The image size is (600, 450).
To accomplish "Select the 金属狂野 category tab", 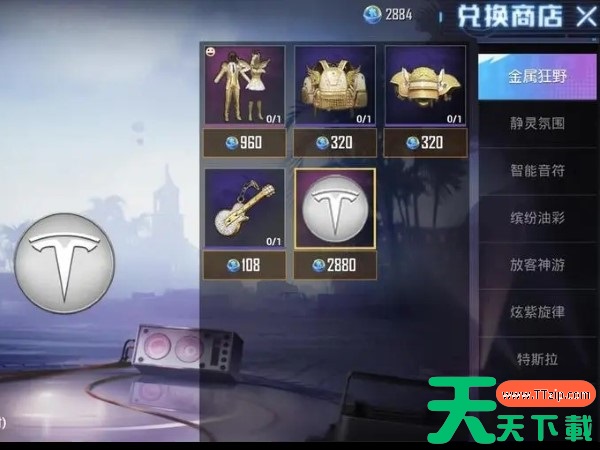I will [x=537, y=76].
